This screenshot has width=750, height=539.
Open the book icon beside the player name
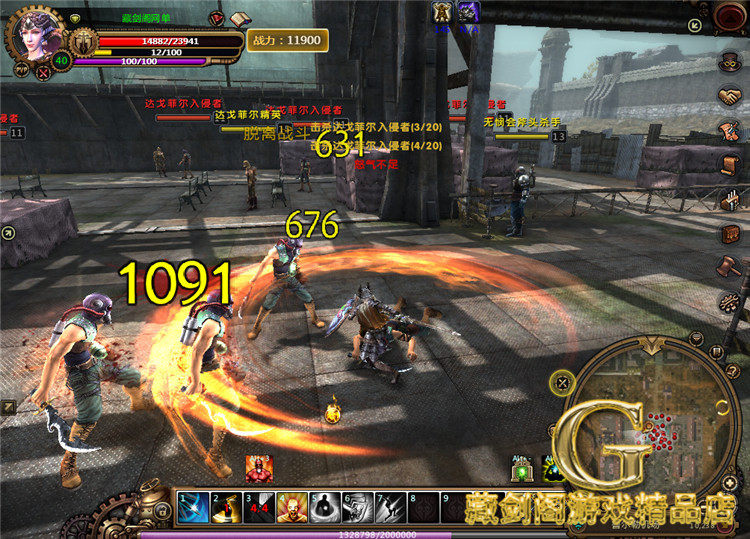(240, 19)
